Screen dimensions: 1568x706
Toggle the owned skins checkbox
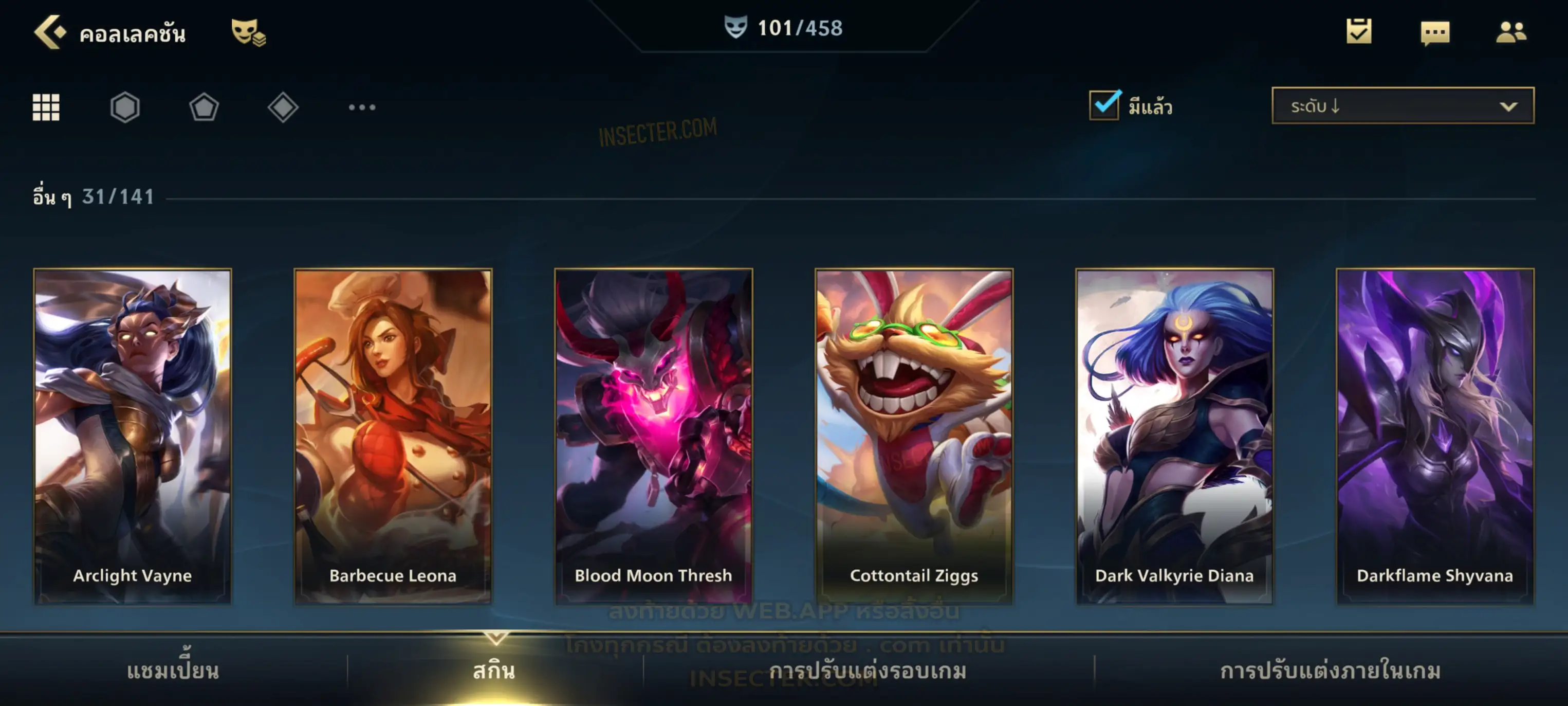click(1104, 105)
